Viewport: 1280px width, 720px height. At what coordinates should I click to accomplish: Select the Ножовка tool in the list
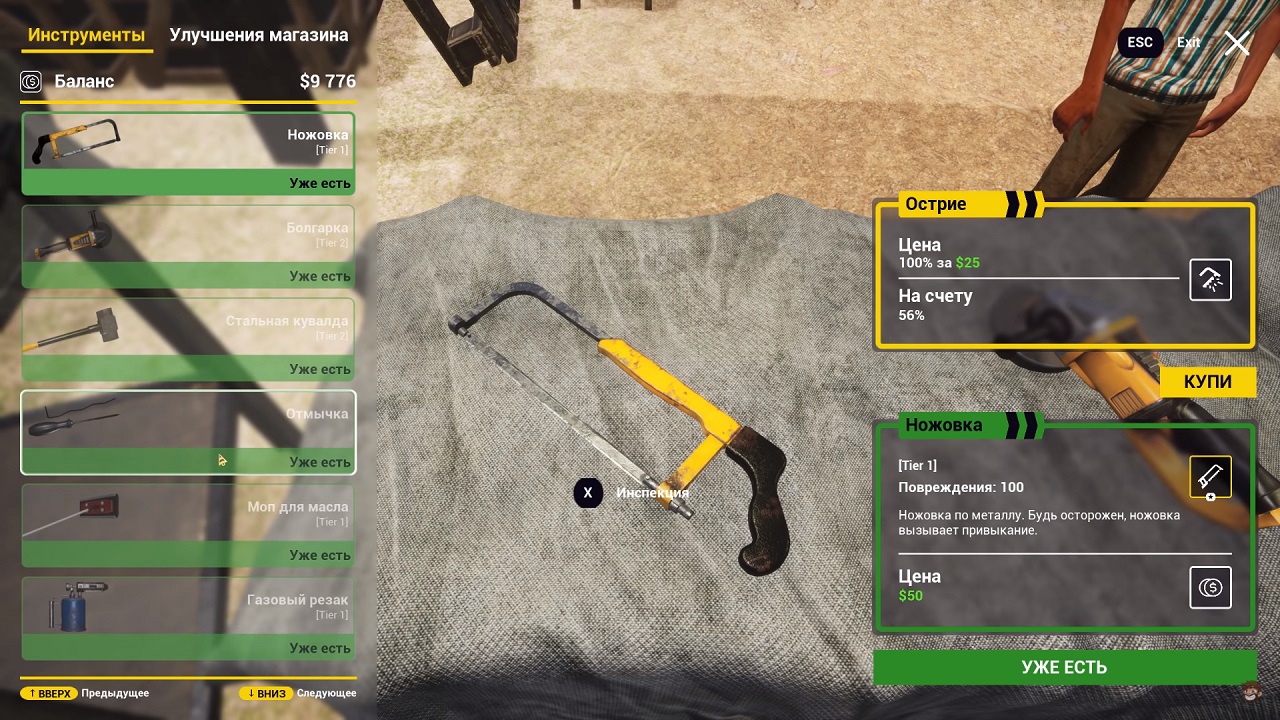188,153
